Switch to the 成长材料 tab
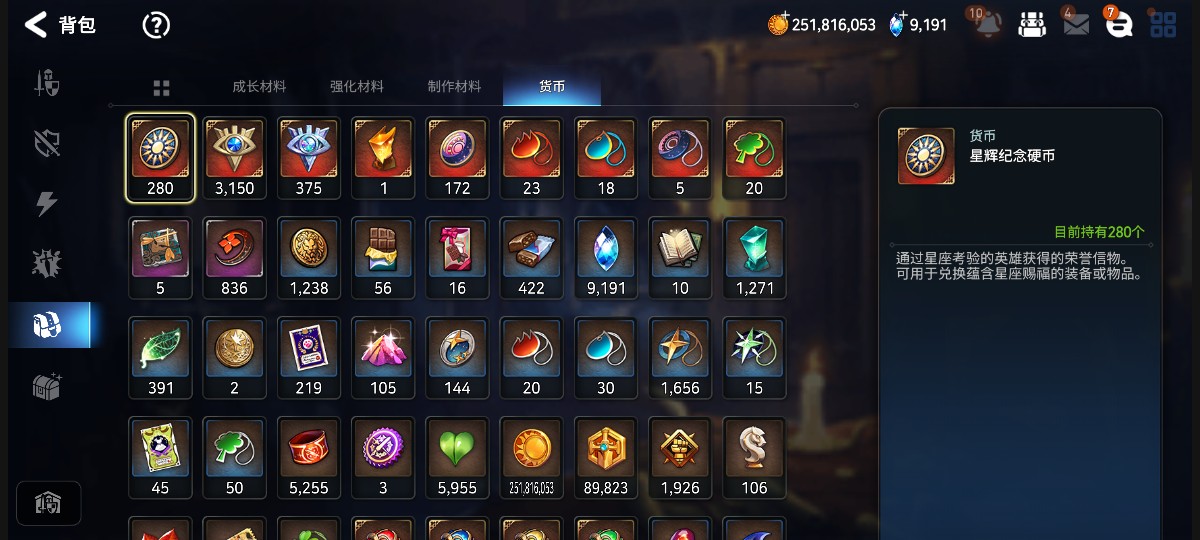The height and width of the screenshot is (540, 1200). coord(259,87)
